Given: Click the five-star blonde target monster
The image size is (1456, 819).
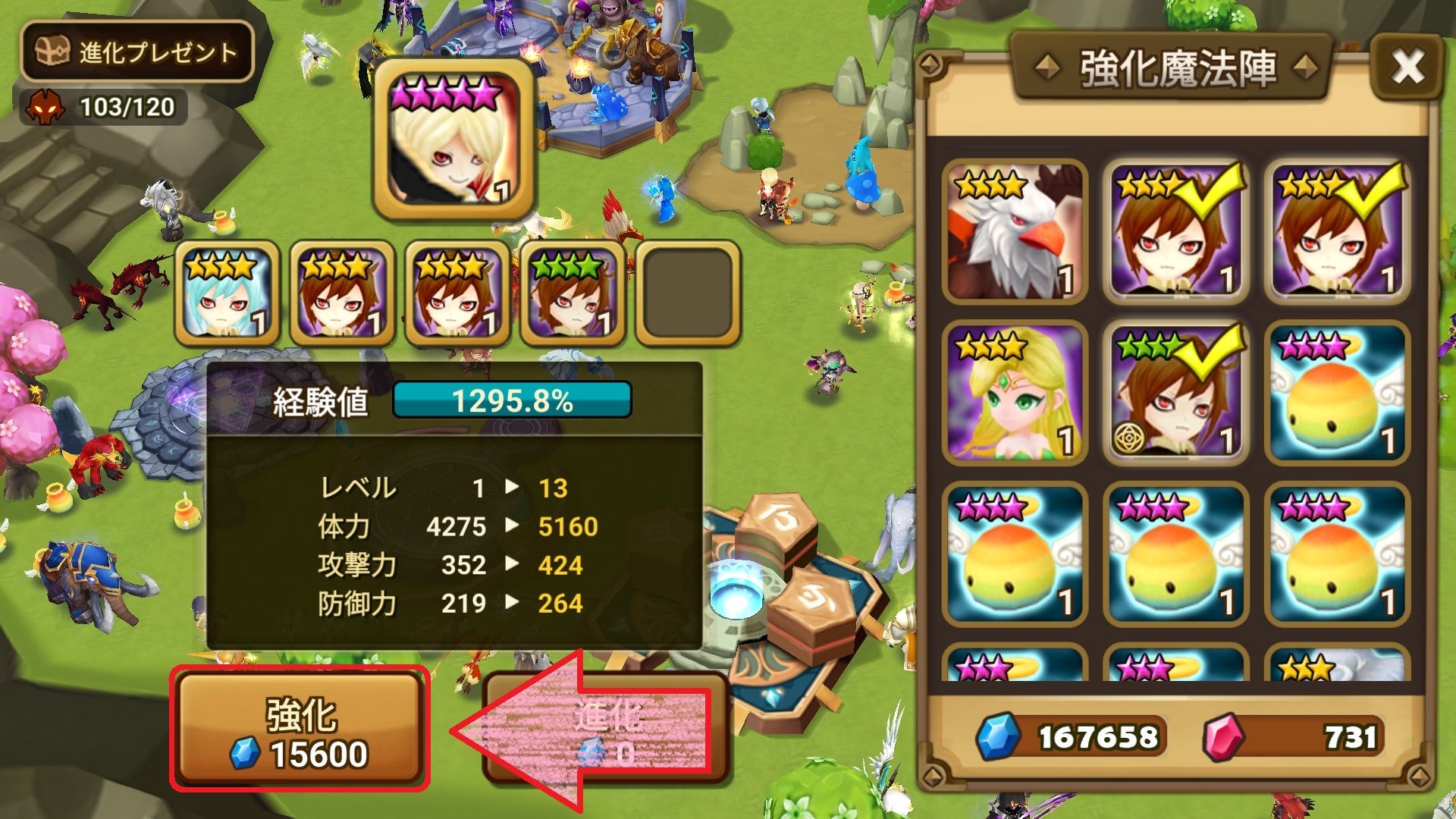Looking at the screenshot, I should click(x=453, y=140).
